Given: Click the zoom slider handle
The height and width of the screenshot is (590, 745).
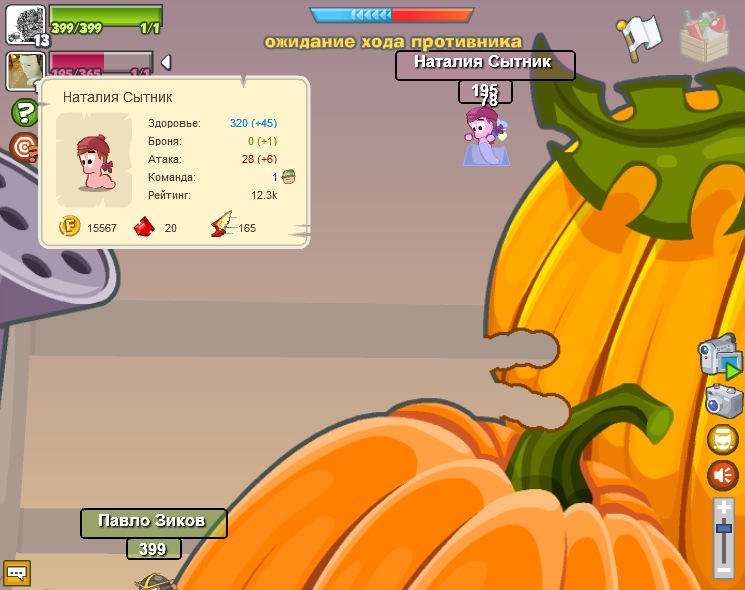Looking at the screenshot, I should [724, 527].
